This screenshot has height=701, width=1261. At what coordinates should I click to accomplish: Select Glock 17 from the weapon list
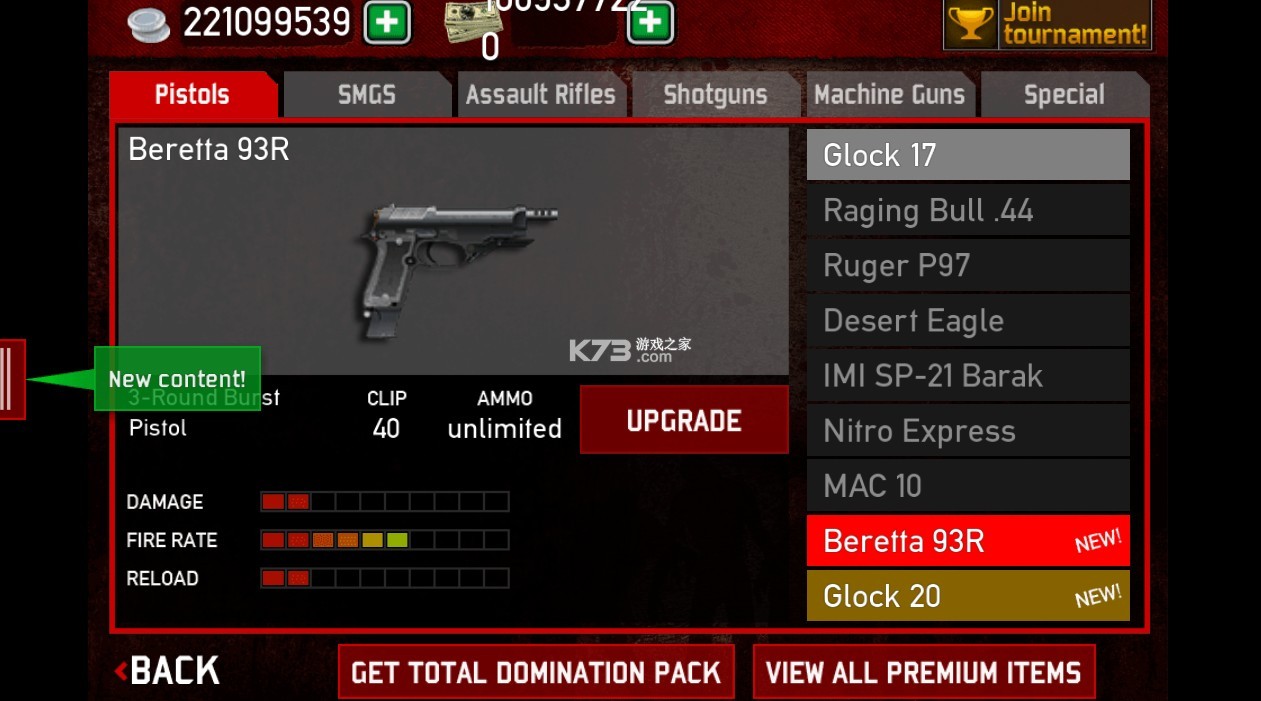[968, 155]
